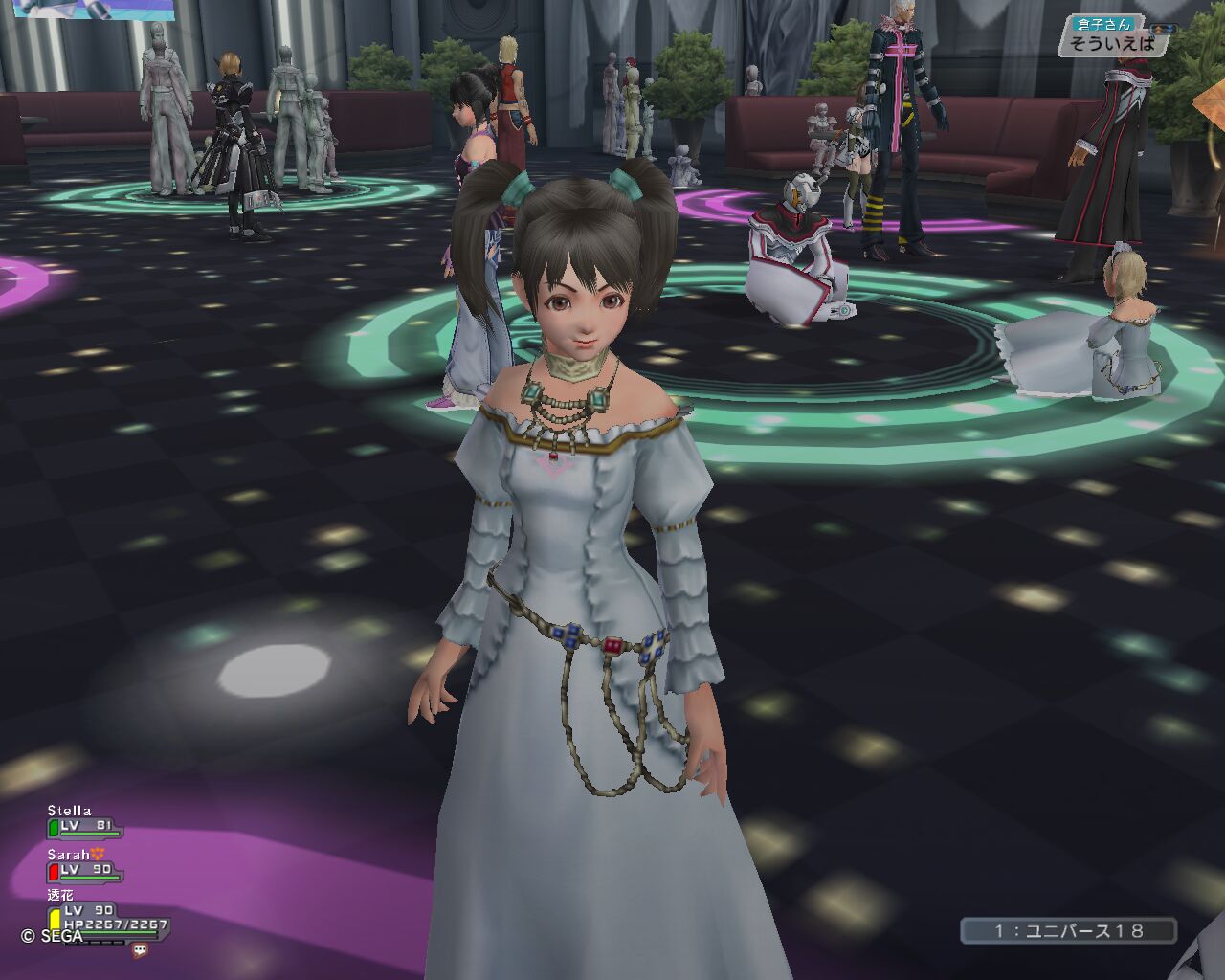Open the chat speech bubble icon
Screen dimensions: 1225x980
point(141,950)
